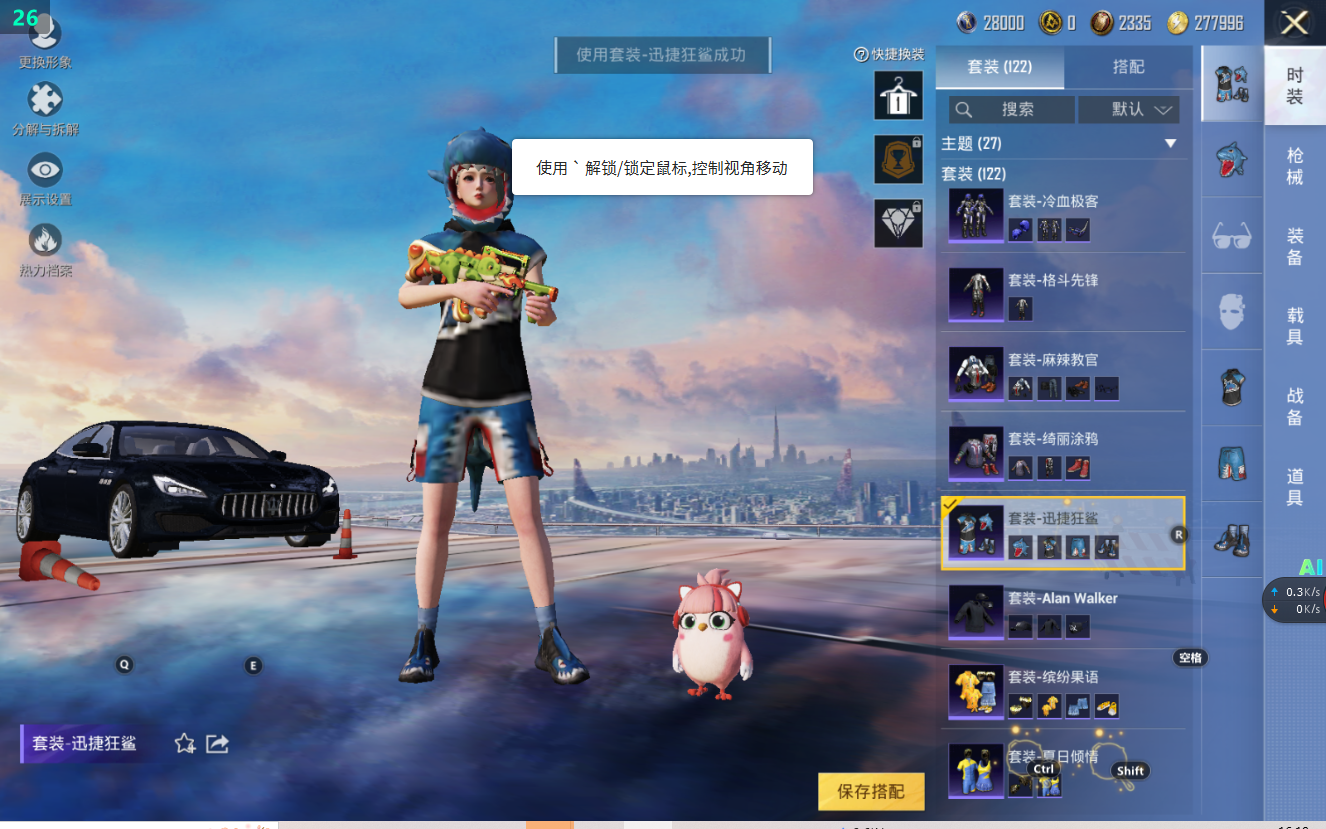The image size is (1326, 829).
Task: Save the outfit with 保存搭配
Action: coord(871,792)
